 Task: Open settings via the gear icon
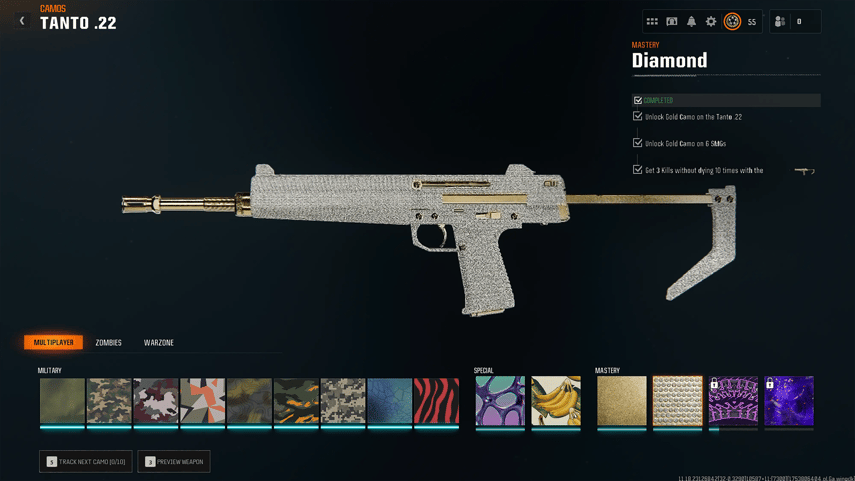pos(711,22)
